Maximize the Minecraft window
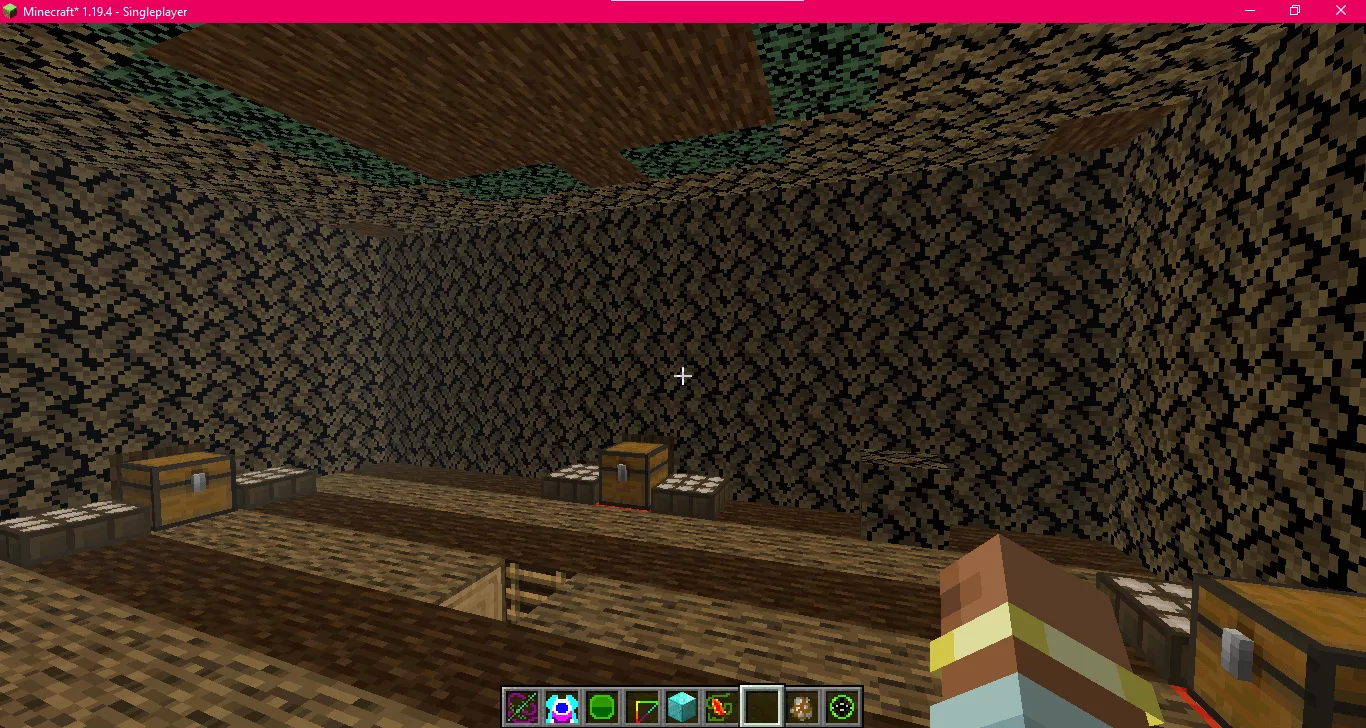The height and width of the screenshot is (728, 1366). coord(1294,10)
